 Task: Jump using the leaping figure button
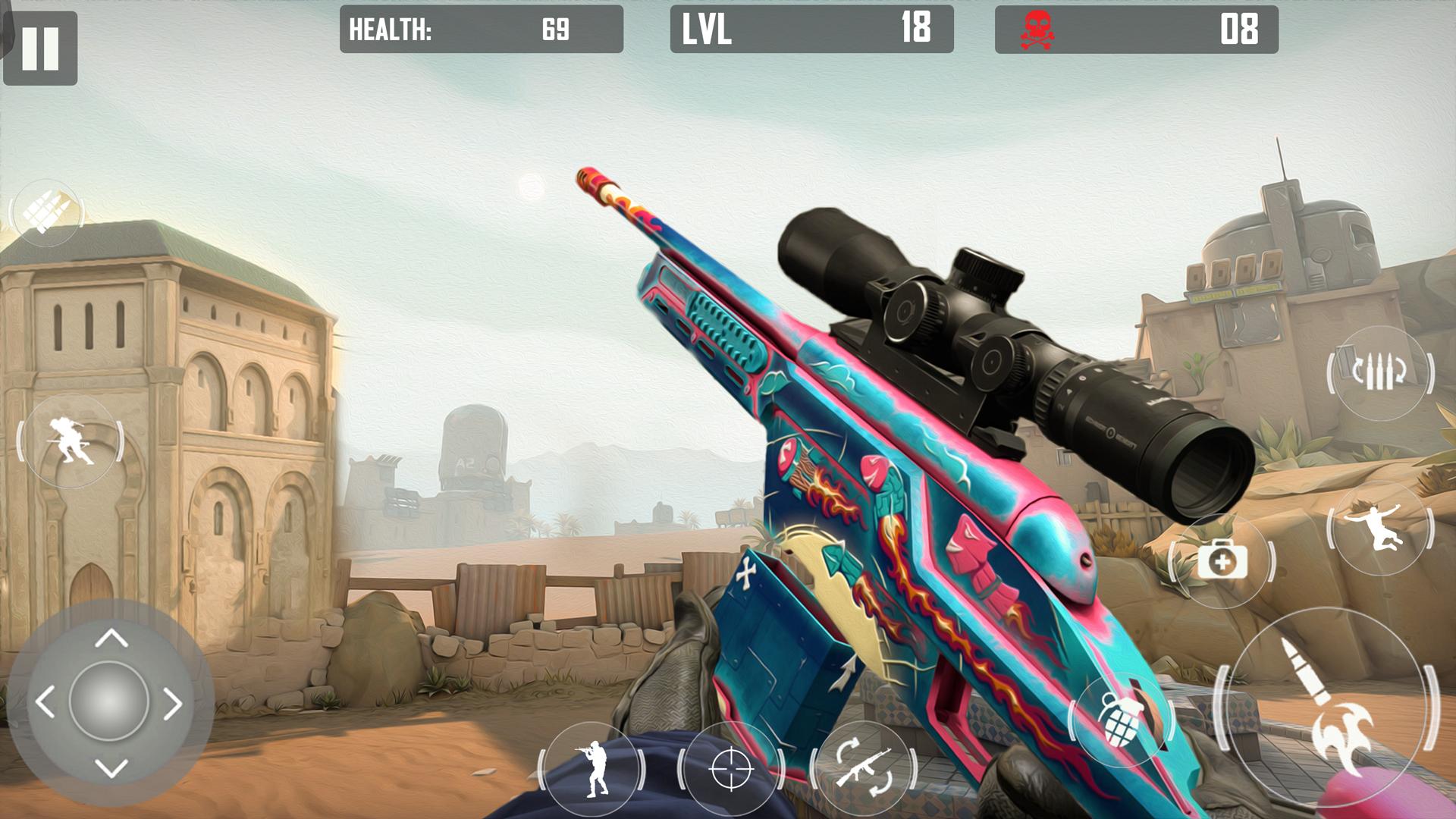pos(1379,528)
